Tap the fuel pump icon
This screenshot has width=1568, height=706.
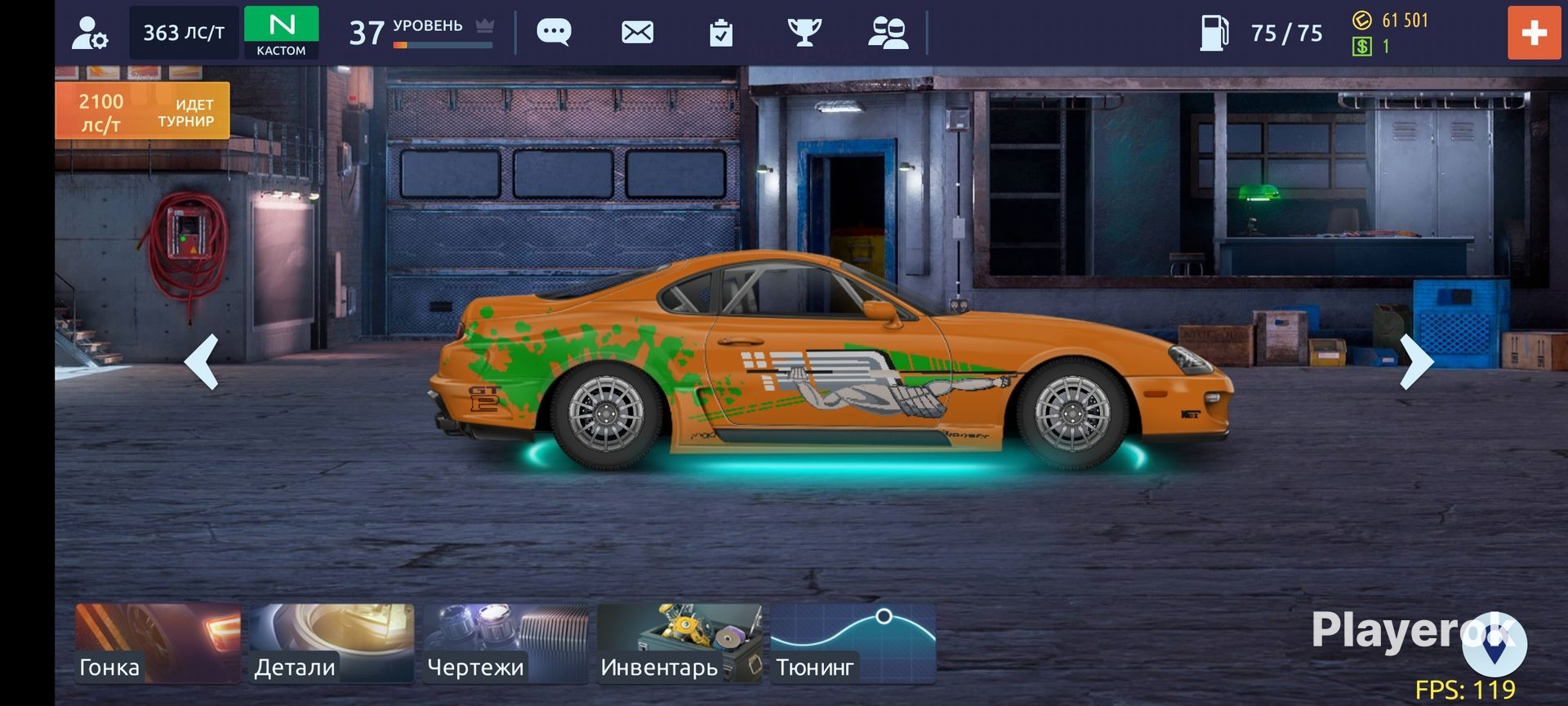1214,34
